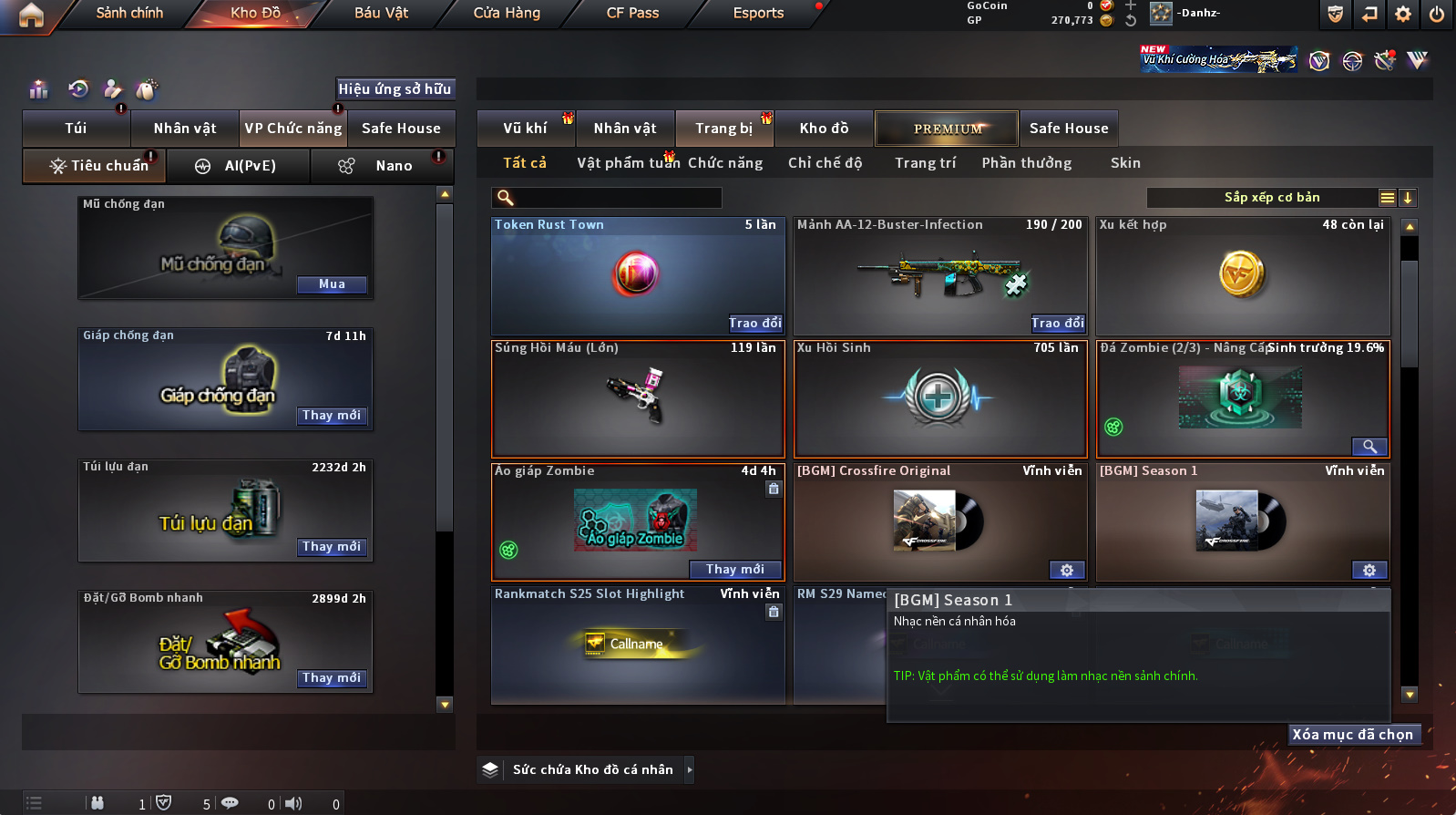Screen dimensions: 1456x815
Task: Switch to the AI(PvE) loadout tab
Action: (x=239, y=166)
